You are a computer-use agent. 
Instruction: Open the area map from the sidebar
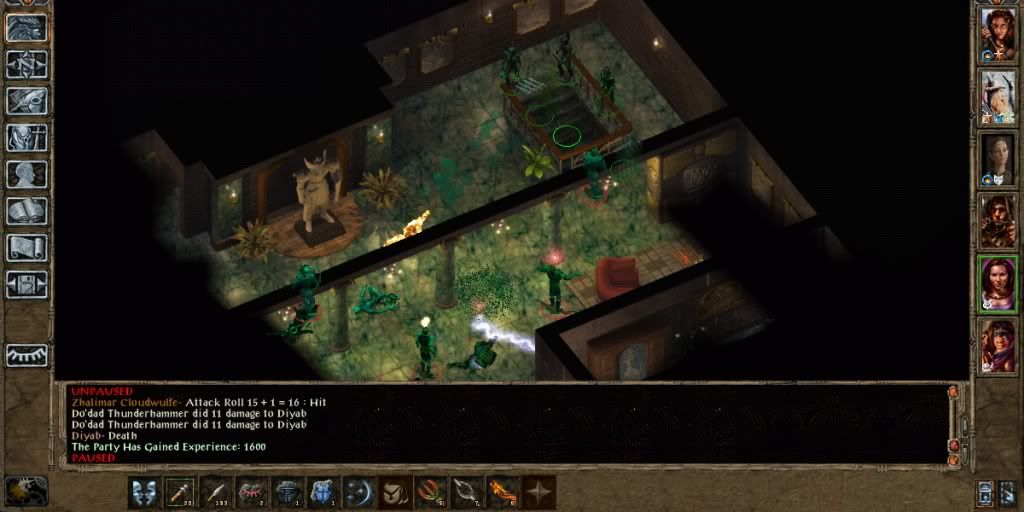tap(27, 64)
